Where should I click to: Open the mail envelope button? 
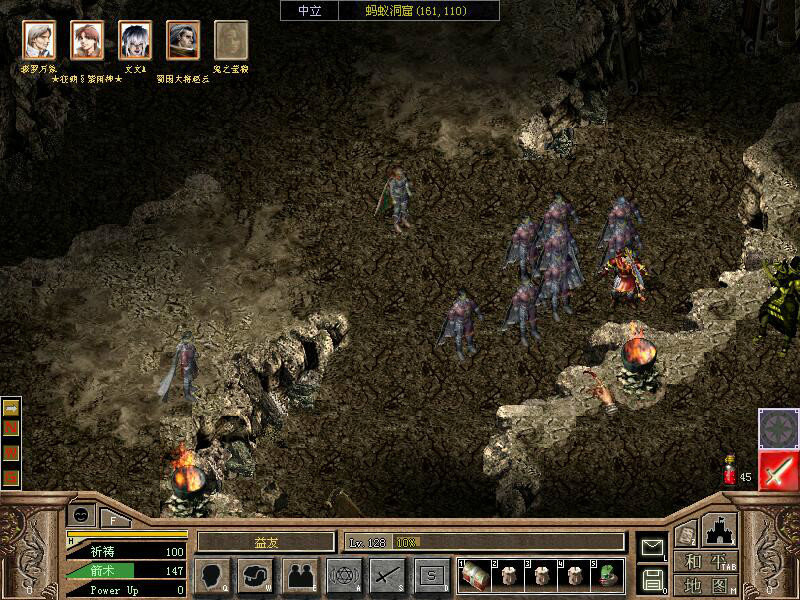[652, 546]
